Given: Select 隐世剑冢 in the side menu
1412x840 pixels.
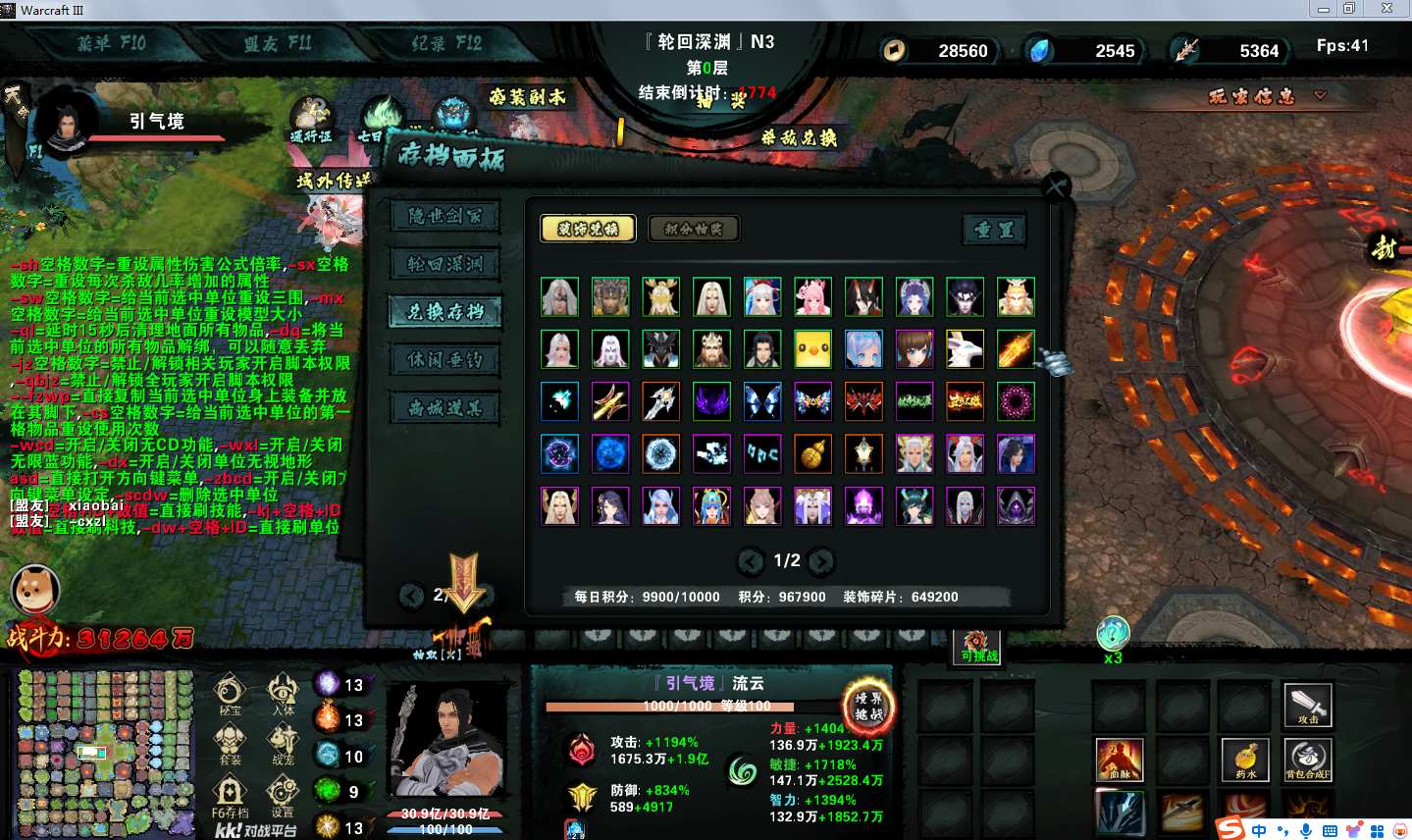Looking at the screenshot, I should tap(445, 216).
